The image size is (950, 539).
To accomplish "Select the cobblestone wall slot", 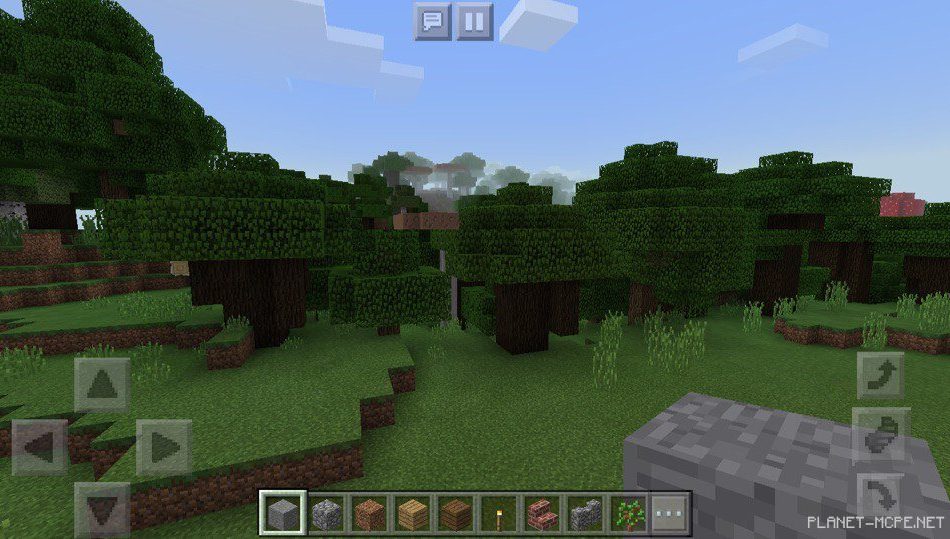I will pos(586,514).
